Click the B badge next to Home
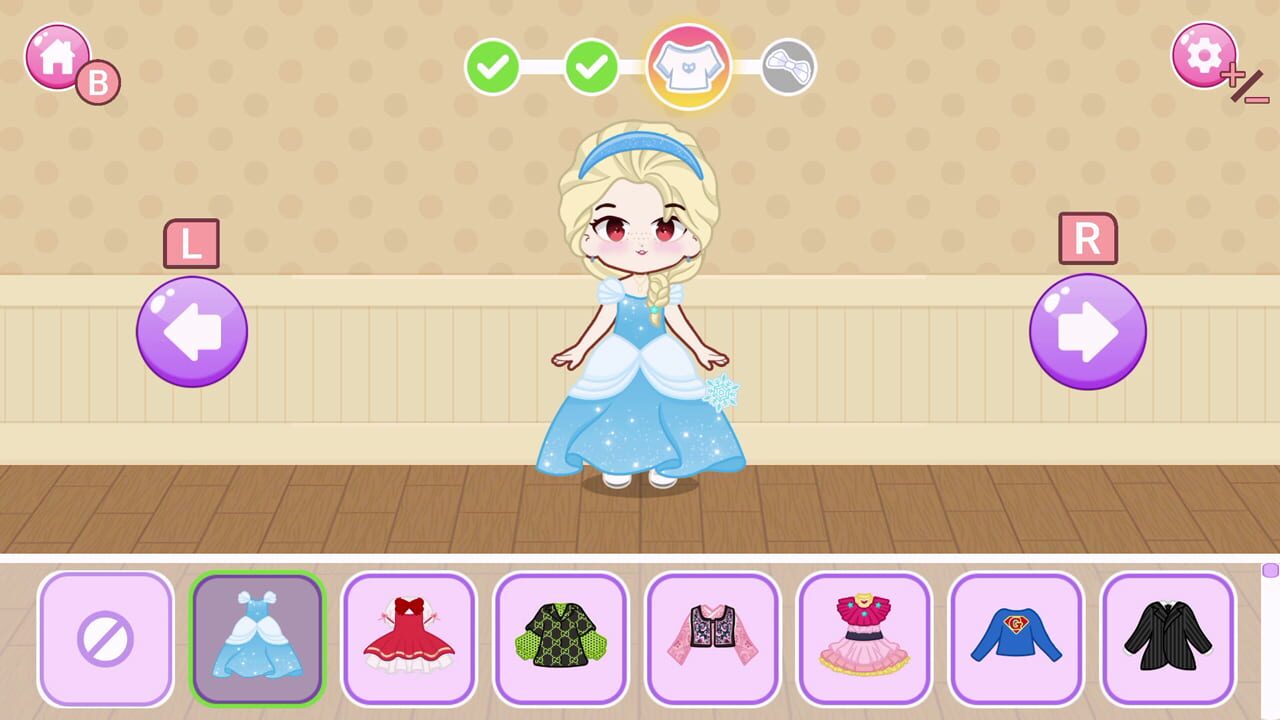 click(95, 80)
